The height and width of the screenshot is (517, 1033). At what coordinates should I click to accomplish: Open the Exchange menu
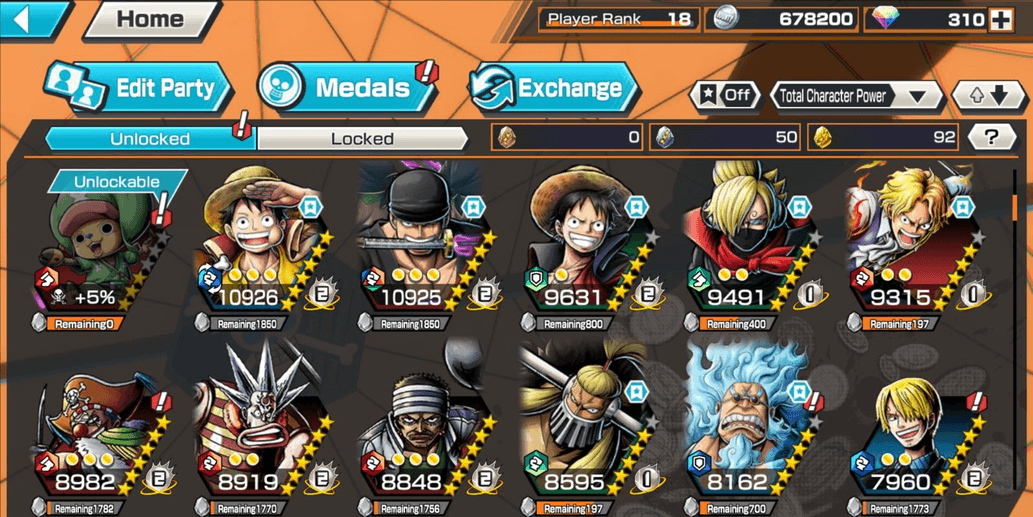(x=553, y=88)
